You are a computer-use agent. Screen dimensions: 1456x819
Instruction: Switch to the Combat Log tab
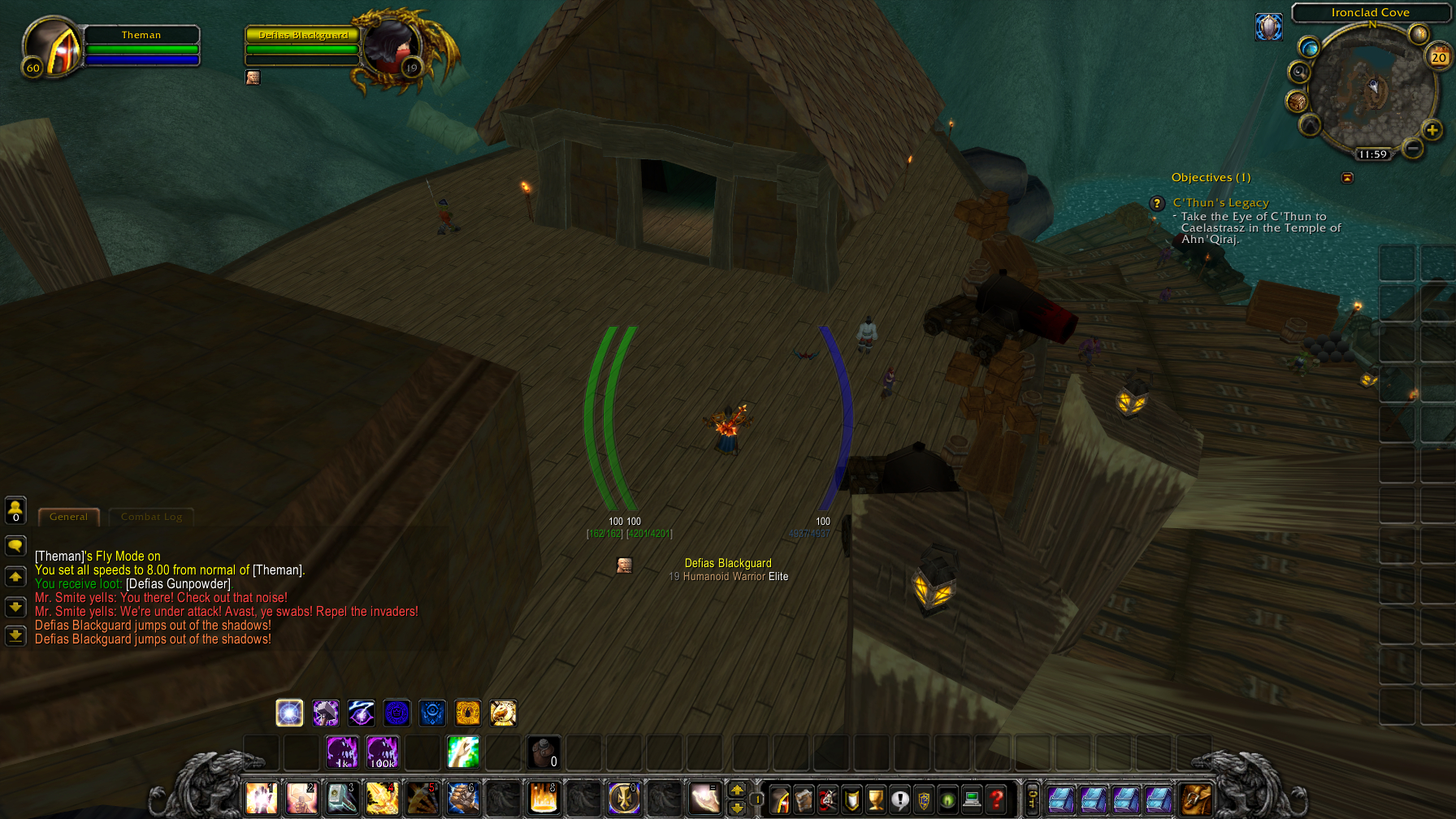[151, 517]
